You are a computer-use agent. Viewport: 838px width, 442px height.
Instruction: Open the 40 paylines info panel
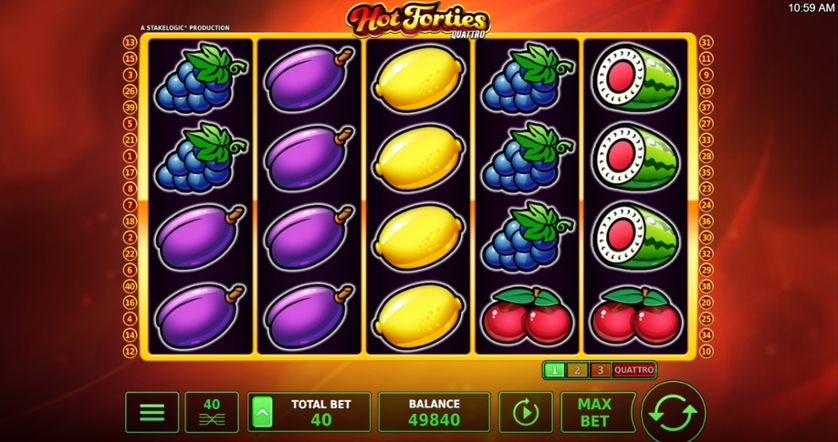(212, 412)
